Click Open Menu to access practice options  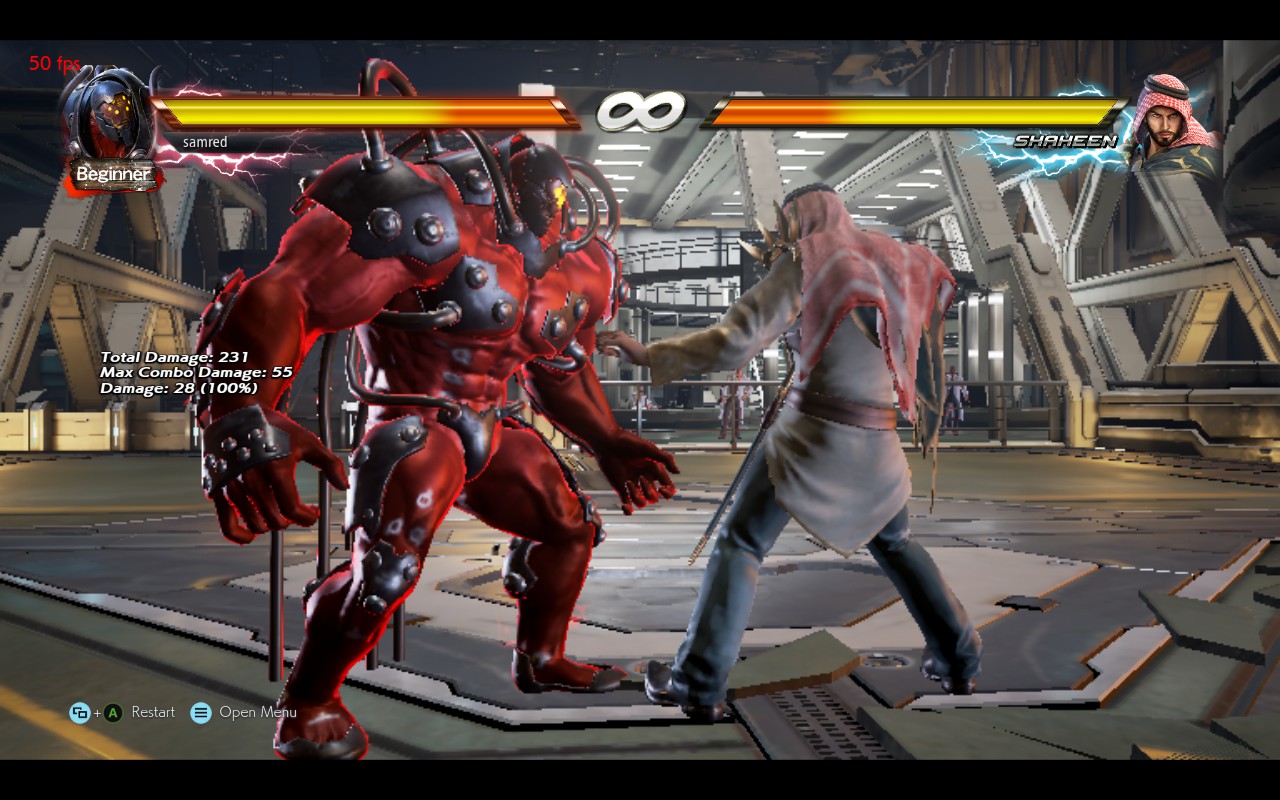click(x=259, y=712)
